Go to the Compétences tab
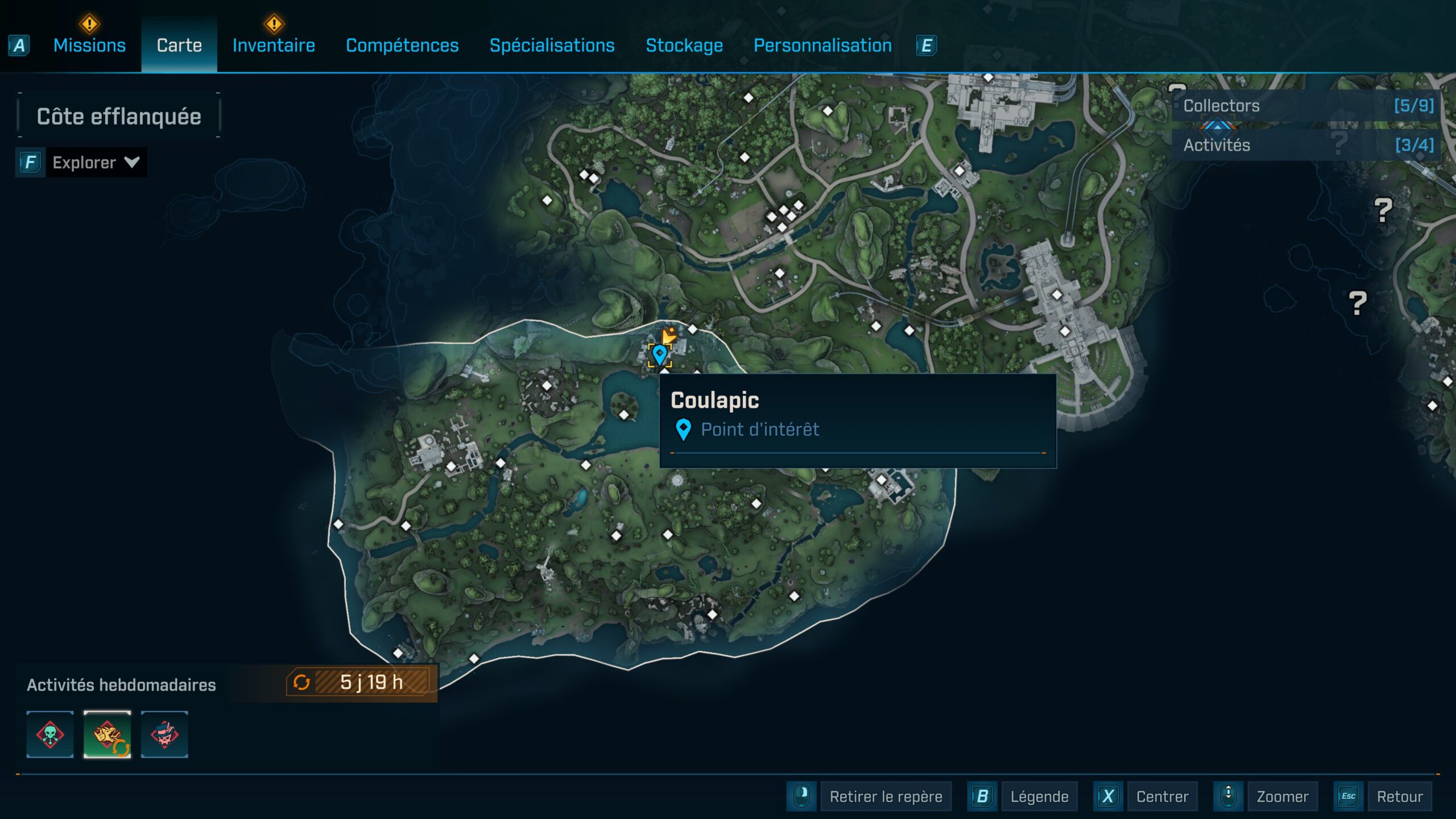This screenshot has width=1456, height=819. (x=402, y=45)
